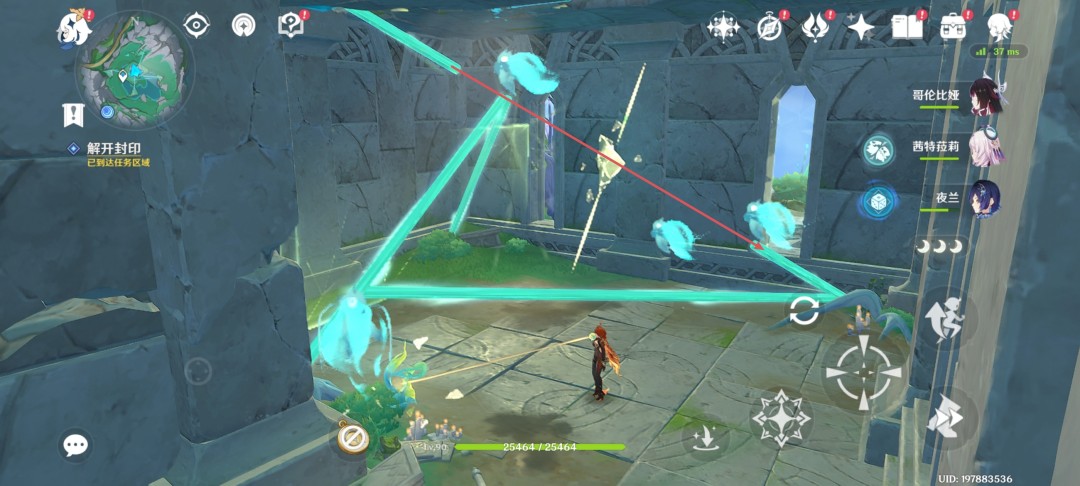Viewport: 1080px width, 486px height.
Task: Open the backpack inventory
Action: pyautogui.click(x=952, y=27)
